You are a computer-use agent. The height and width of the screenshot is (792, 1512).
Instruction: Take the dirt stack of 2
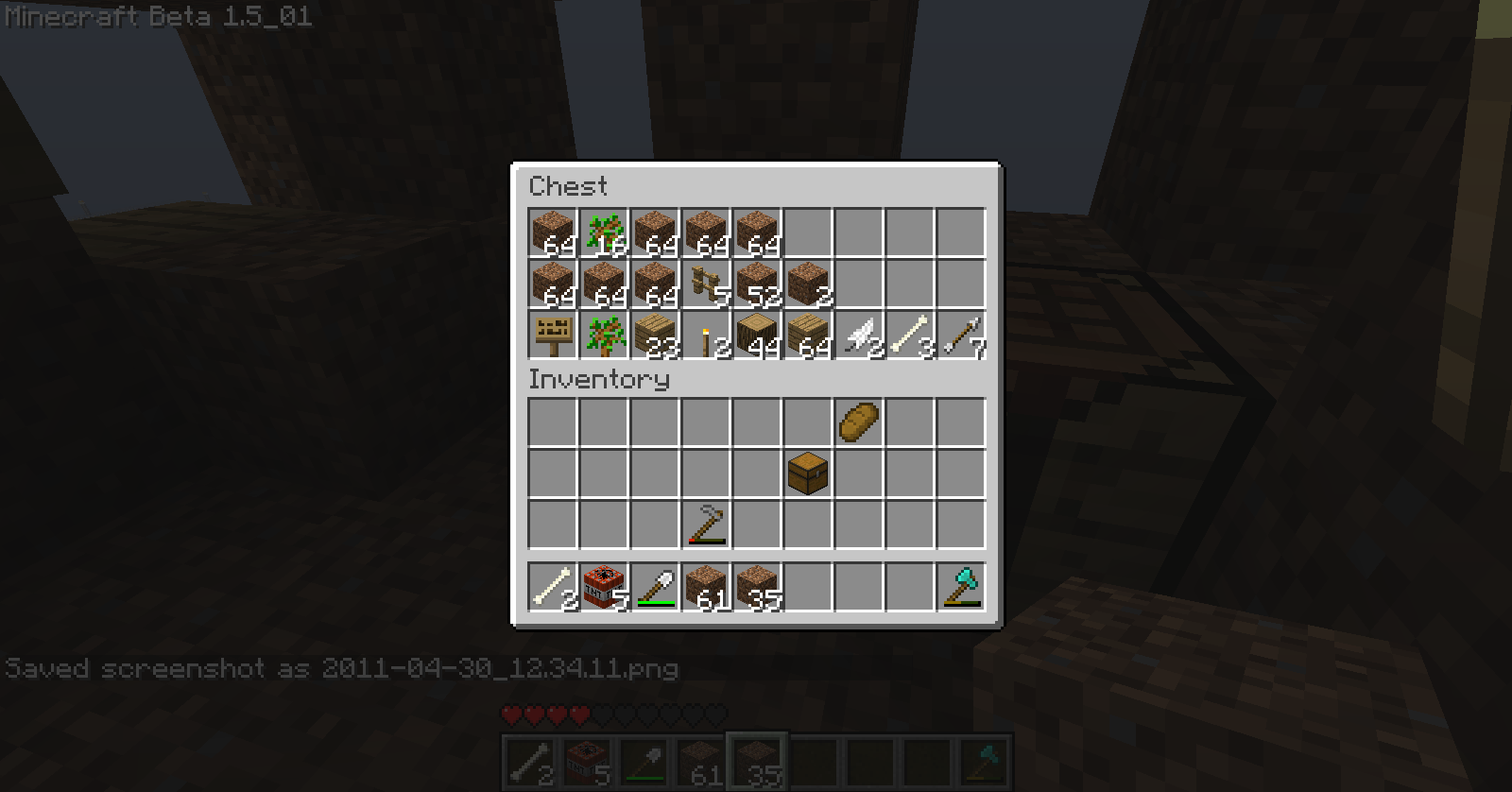click(808, 284)
